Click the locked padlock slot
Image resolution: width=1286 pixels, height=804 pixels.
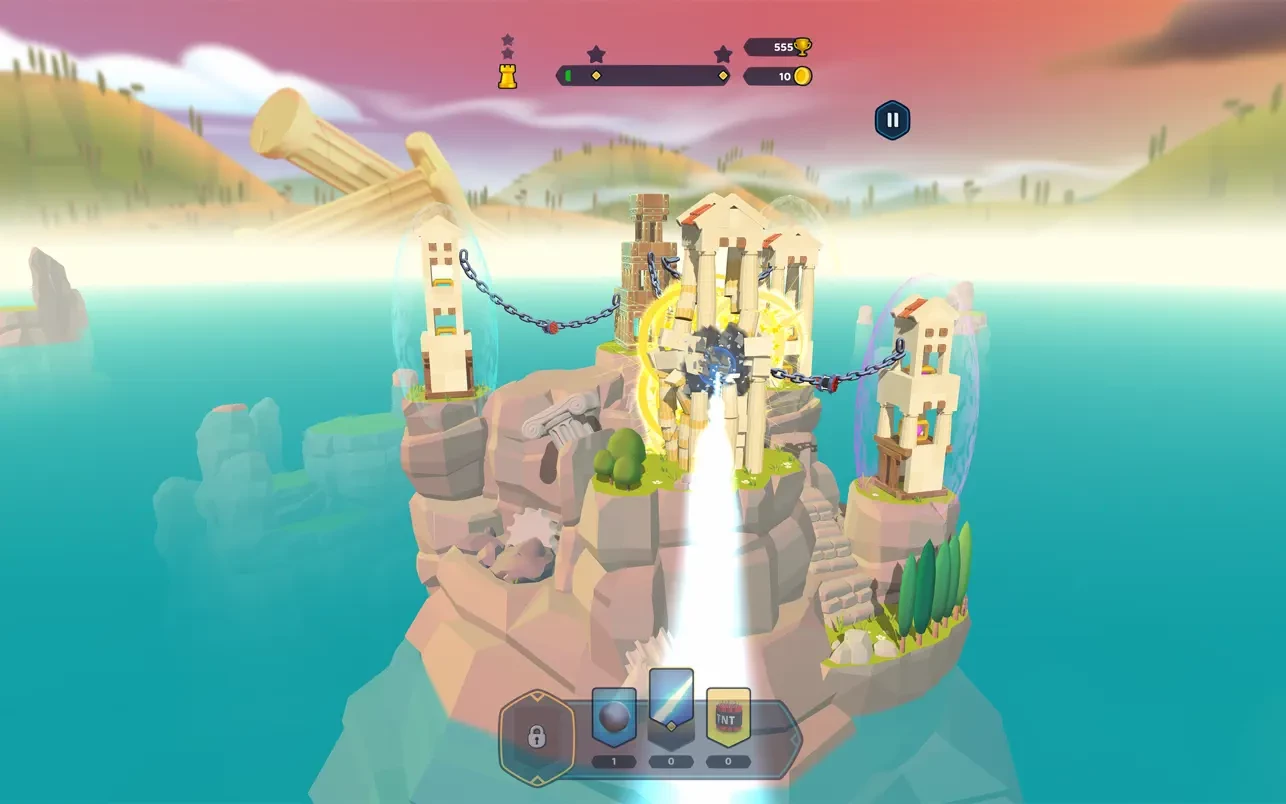click(x=537, y=737)
